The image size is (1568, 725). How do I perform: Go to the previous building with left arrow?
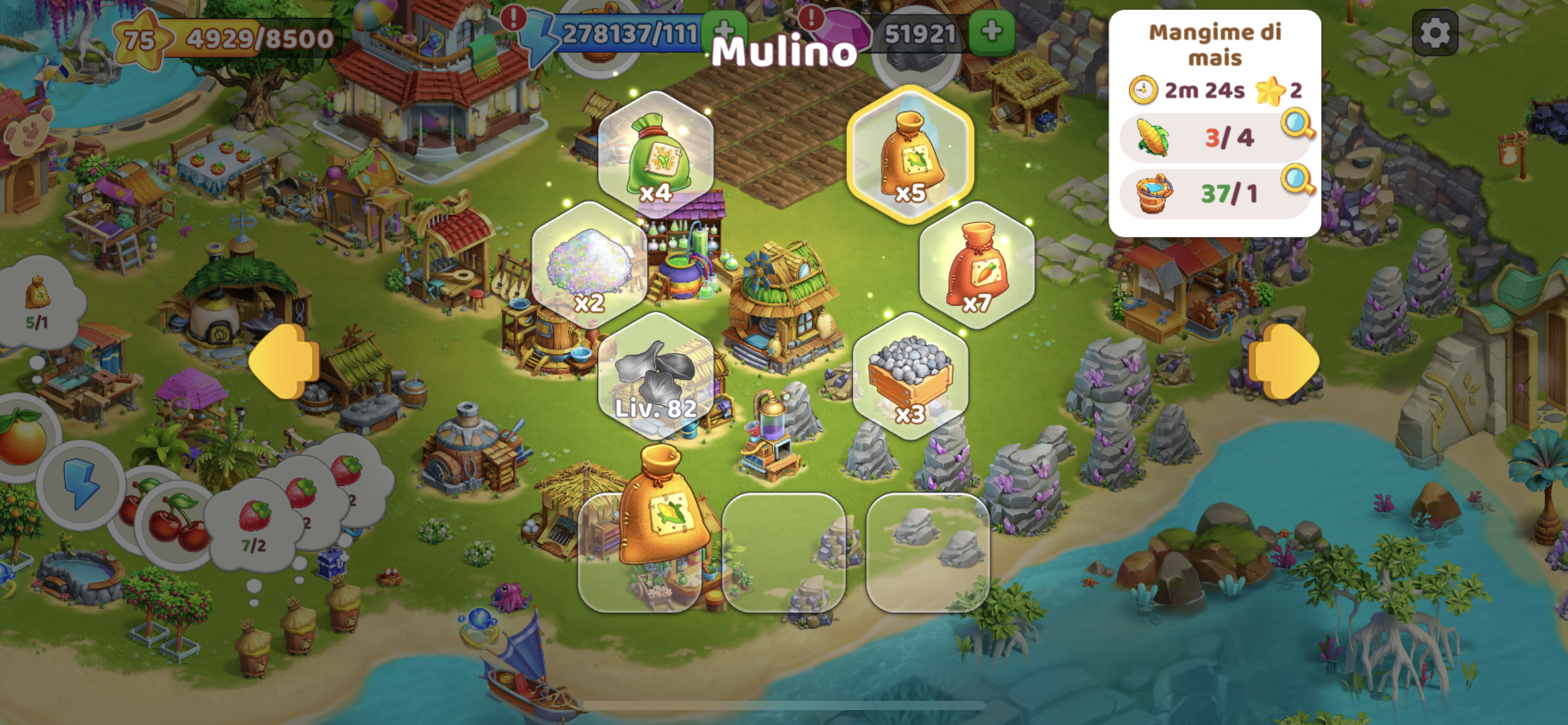pyautogui.click(x=284, y=361)
